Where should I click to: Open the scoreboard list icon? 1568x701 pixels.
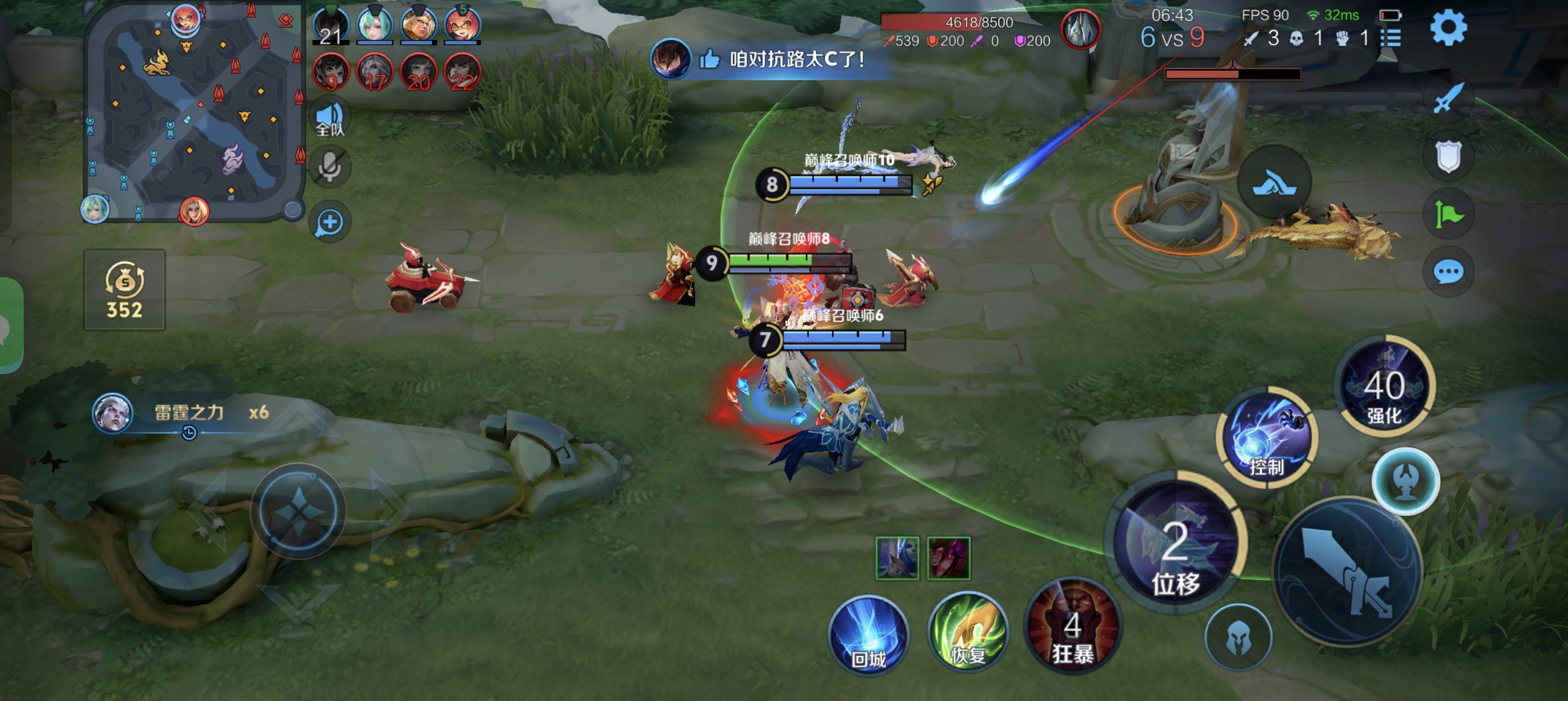(1391, 38)
